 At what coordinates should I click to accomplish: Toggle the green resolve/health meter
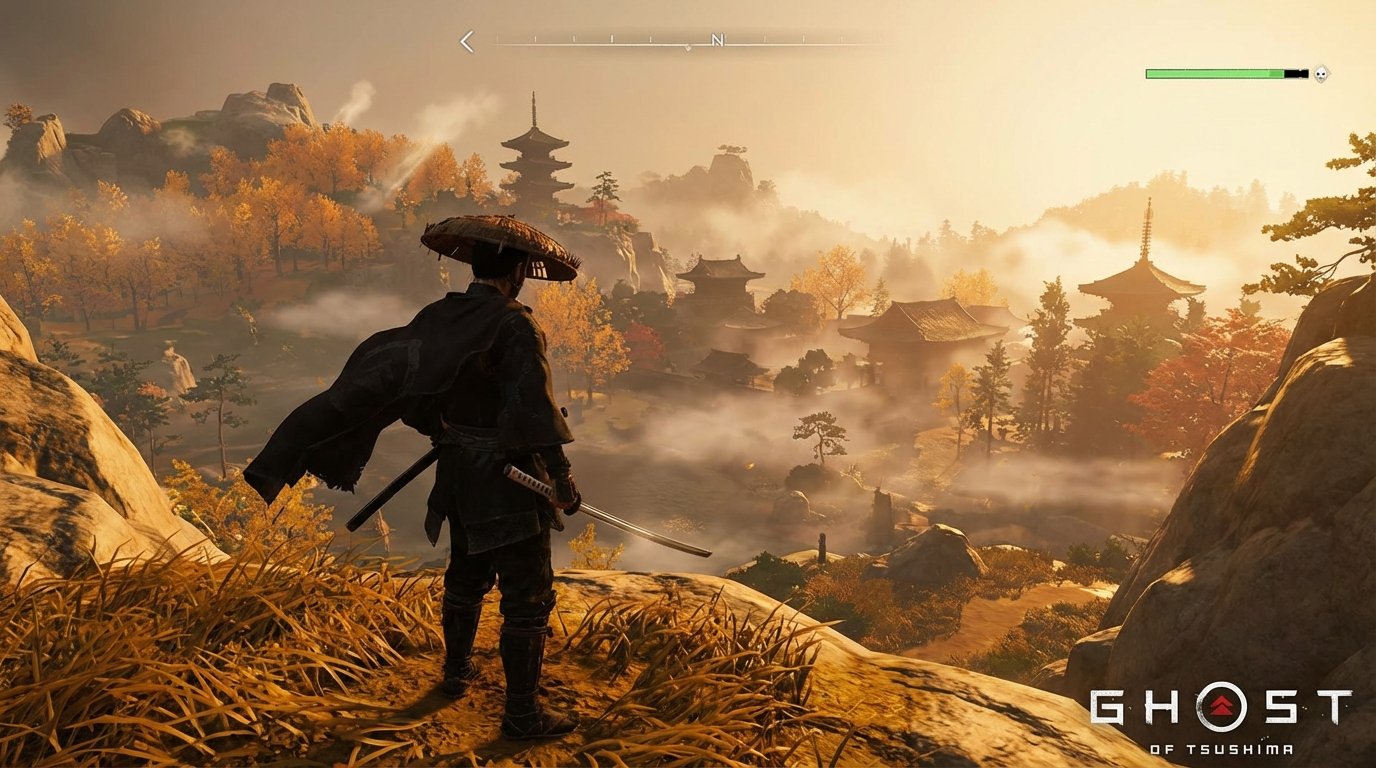[1215, 73]
